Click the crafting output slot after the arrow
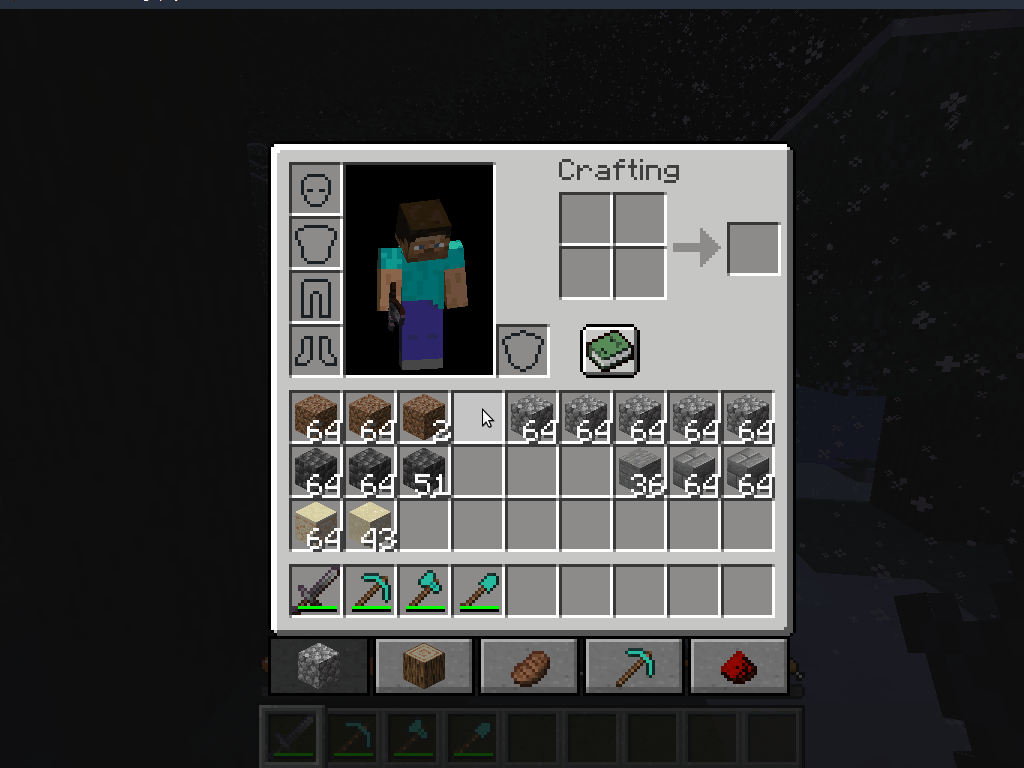1024x768 pixels. (x=753, y=248)
